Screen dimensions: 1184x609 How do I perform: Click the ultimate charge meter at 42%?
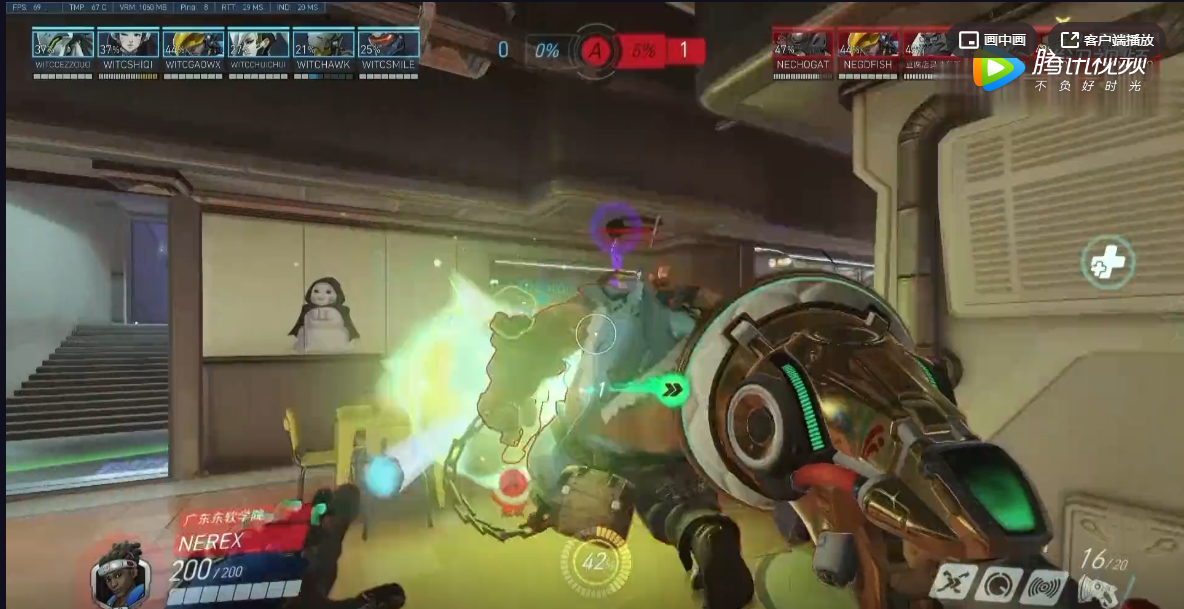pos(596,562)
